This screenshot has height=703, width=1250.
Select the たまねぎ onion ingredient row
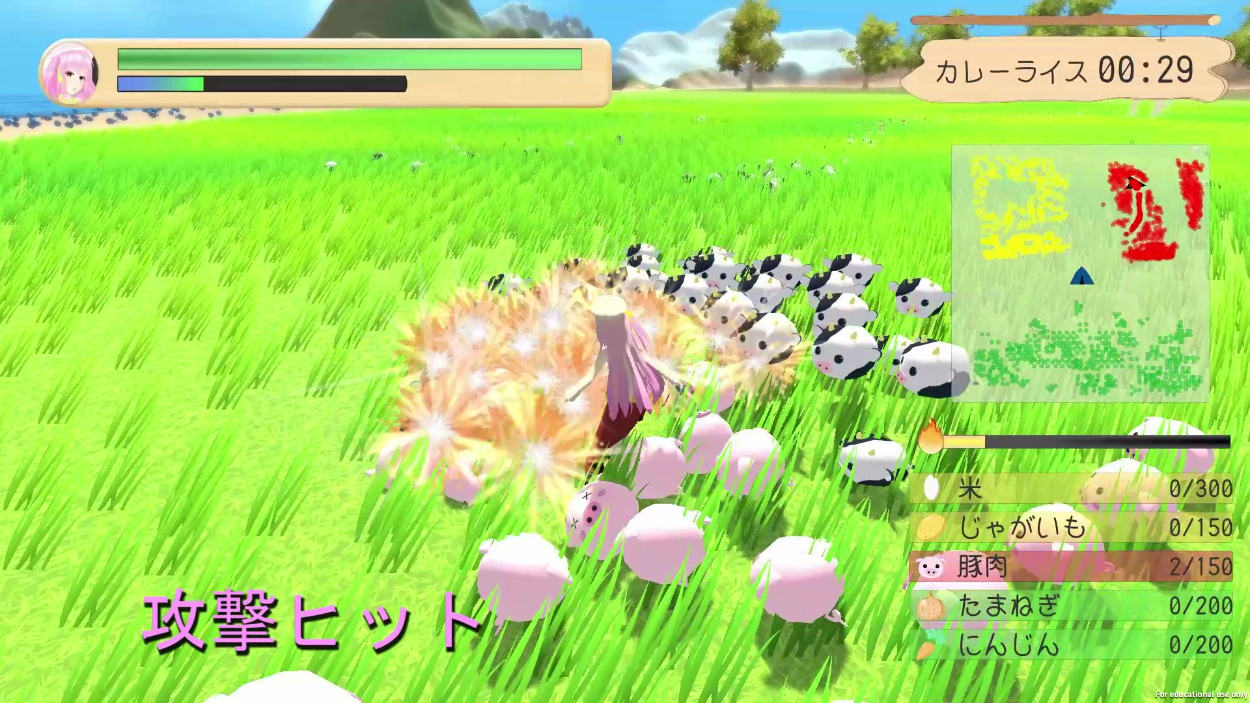[x=1072, y=606]
